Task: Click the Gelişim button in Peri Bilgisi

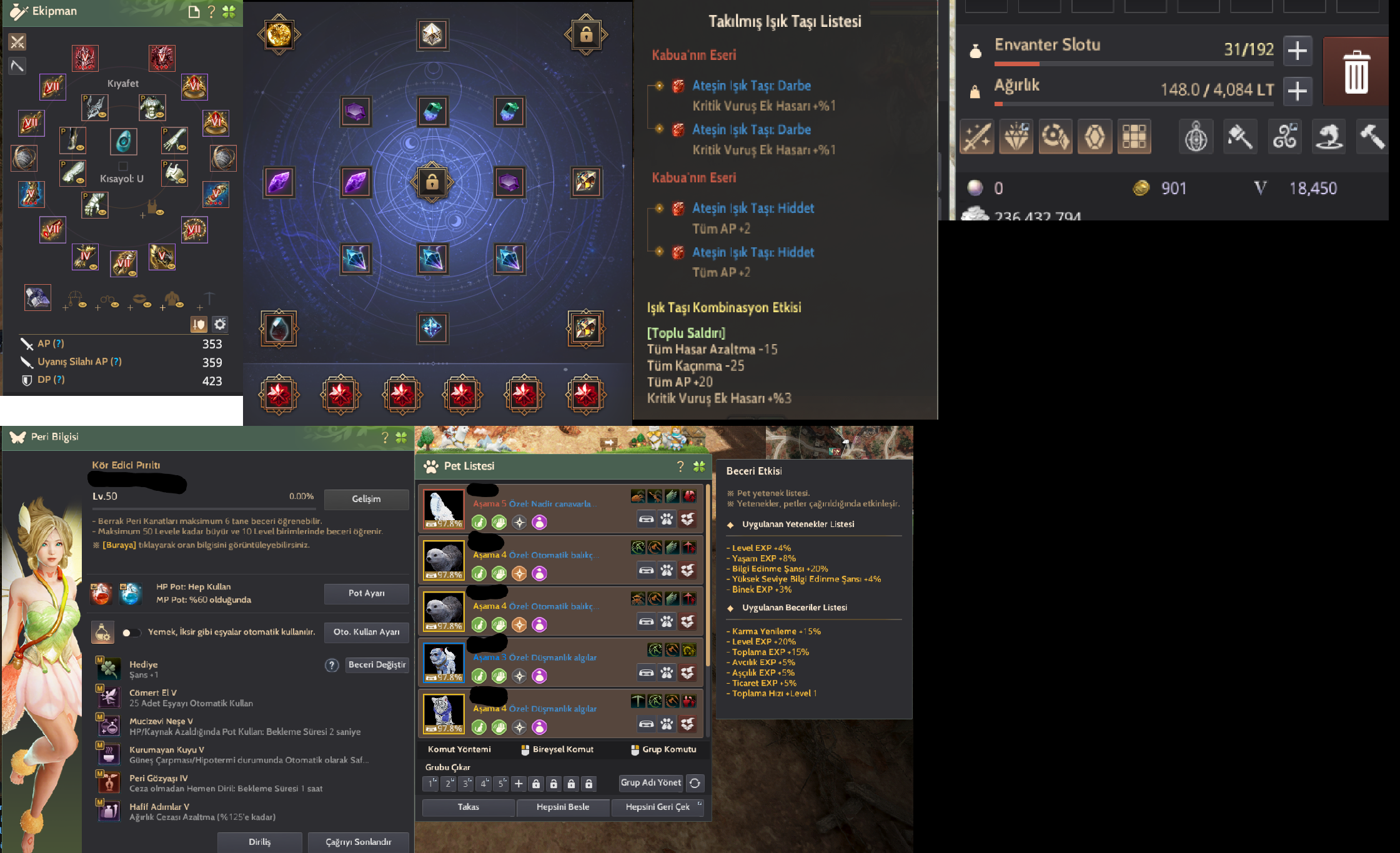Action: (367, 499)
